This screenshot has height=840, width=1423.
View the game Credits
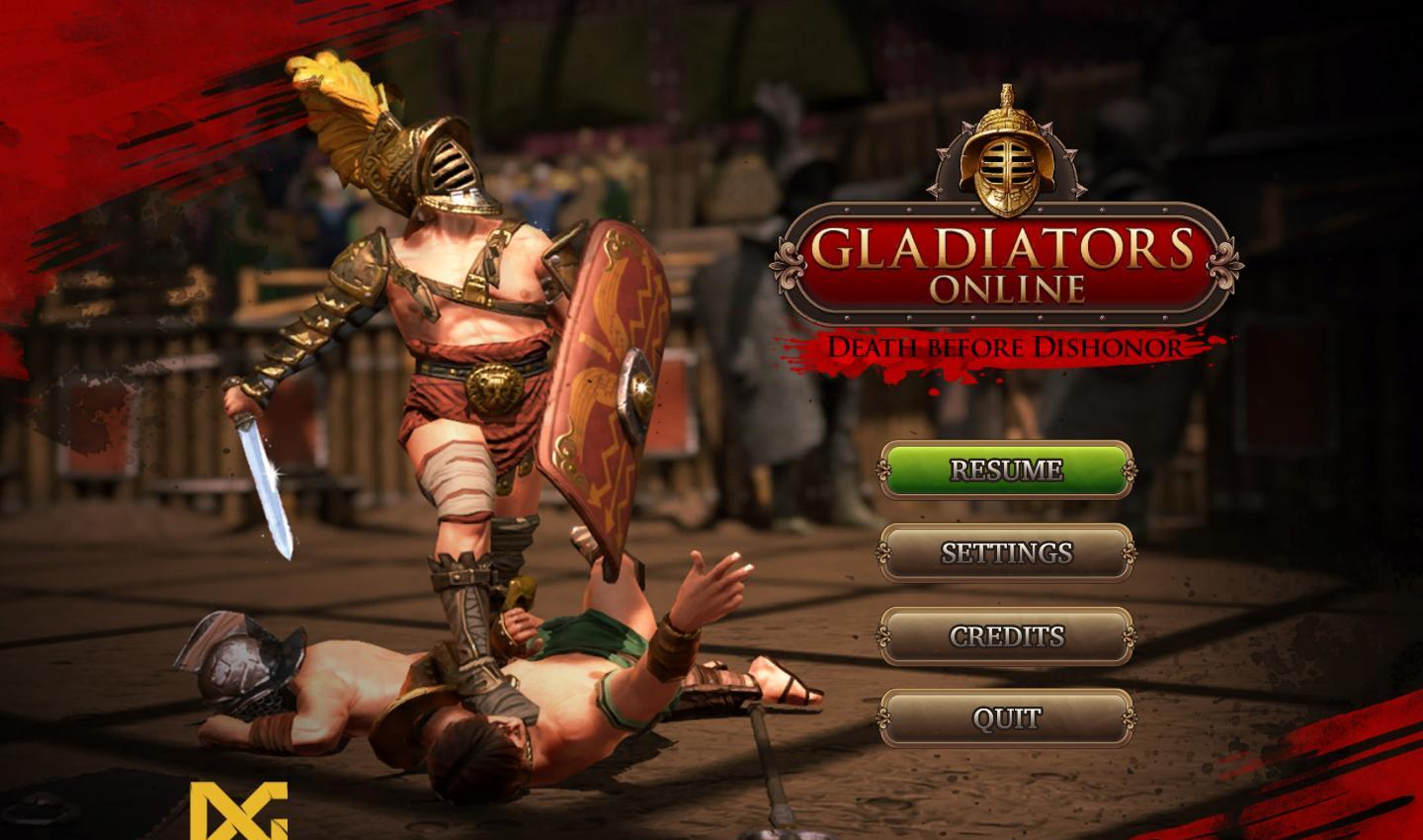pyautogui.click(x=1006, y=635)
